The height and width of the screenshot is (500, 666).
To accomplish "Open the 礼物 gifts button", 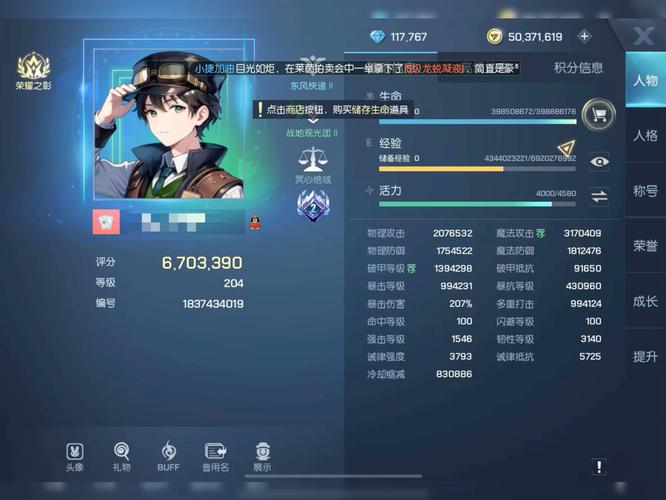I will point(122,455).
